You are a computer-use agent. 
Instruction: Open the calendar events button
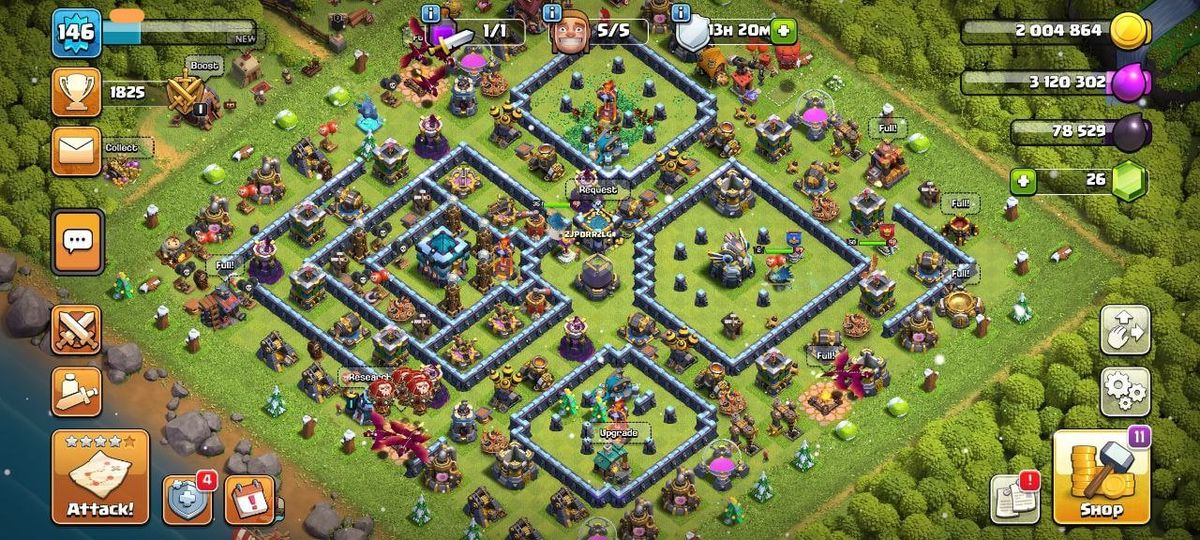coord(249,498)
